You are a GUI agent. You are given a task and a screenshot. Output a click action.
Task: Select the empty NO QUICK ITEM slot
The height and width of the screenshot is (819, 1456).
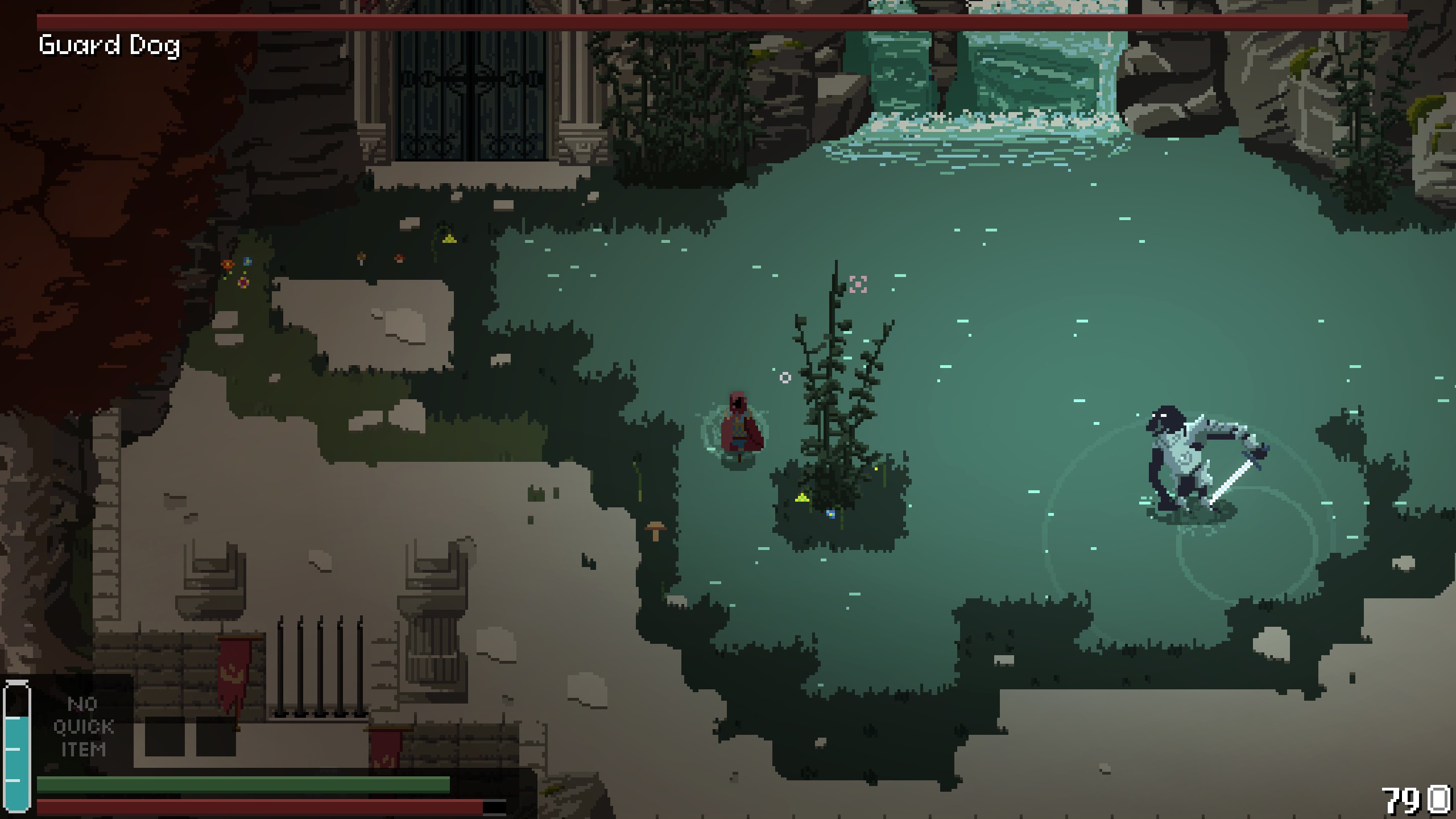pyautogui.click(x=84, y=726)
